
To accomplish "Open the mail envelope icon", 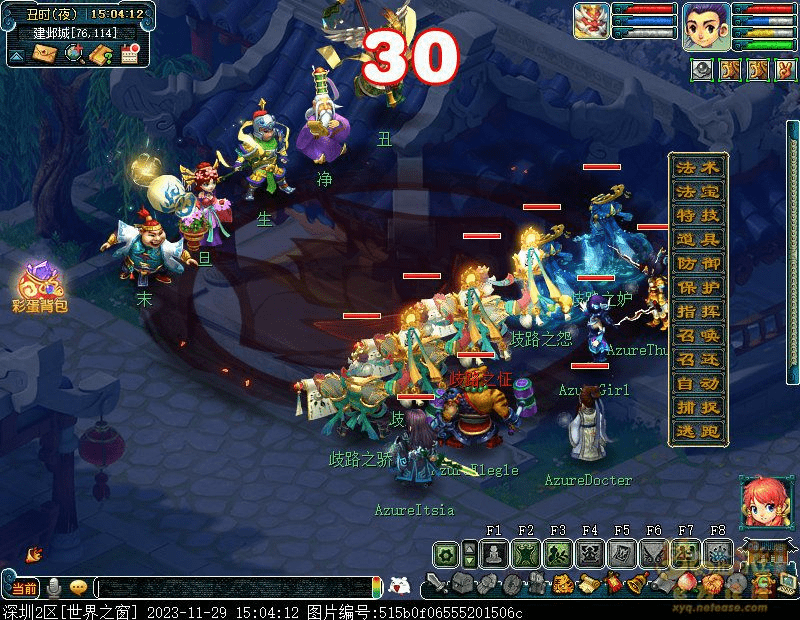I will [46, 54].
